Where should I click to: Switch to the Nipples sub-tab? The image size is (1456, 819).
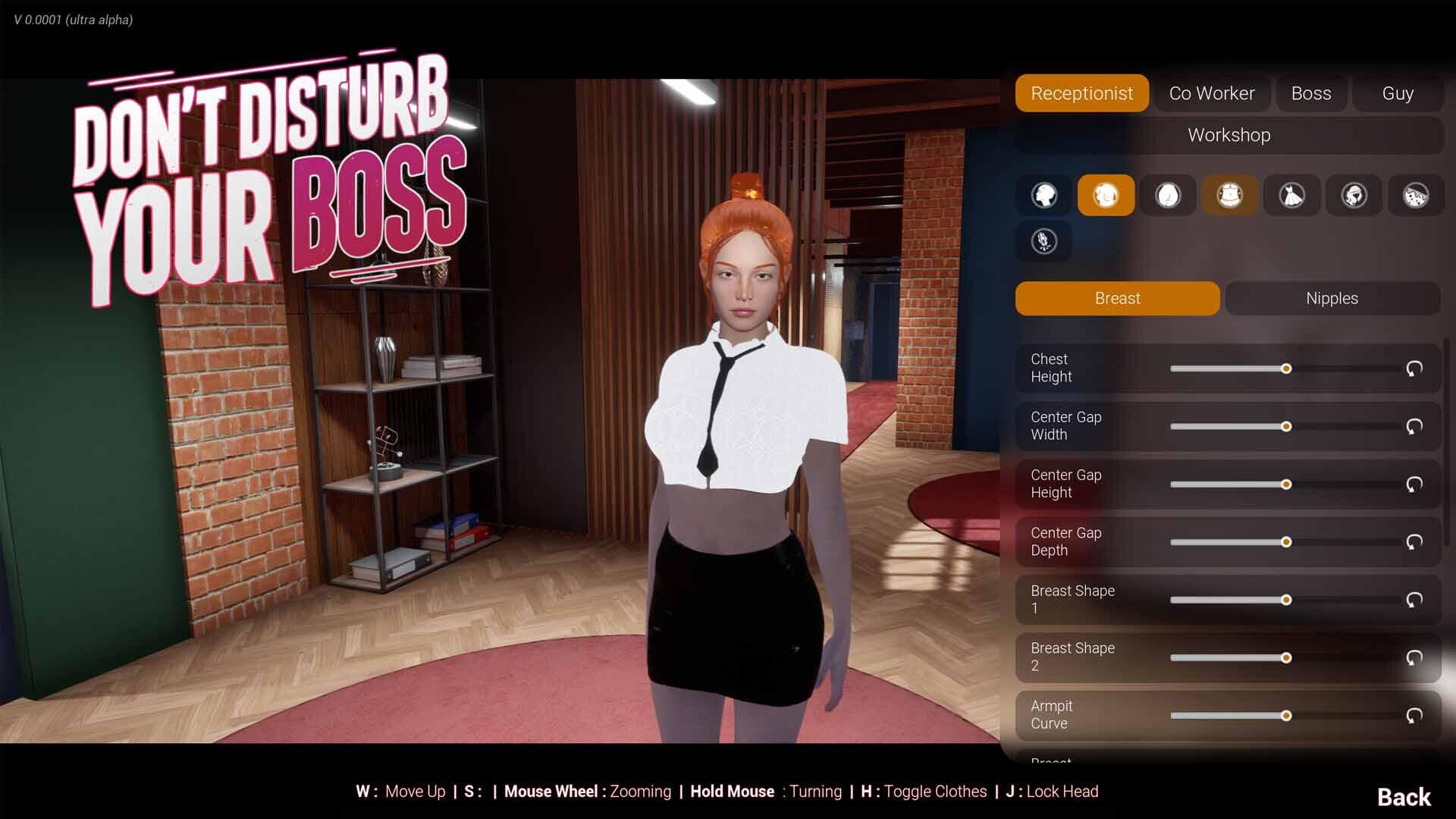pyautogui.click(x=1332, y=298)
